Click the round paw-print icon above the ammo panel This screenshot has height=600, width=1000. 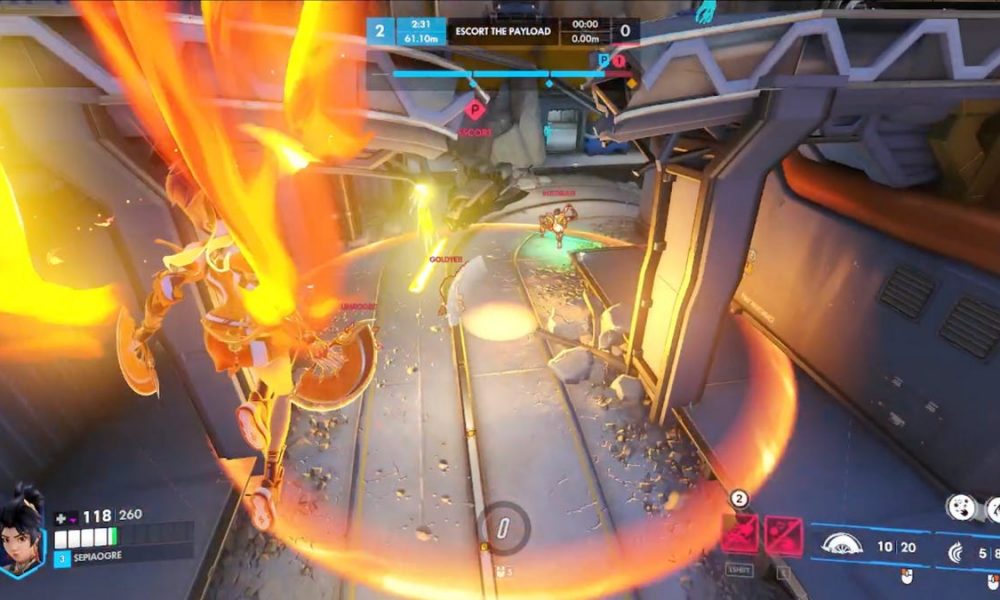pos(961,507)
